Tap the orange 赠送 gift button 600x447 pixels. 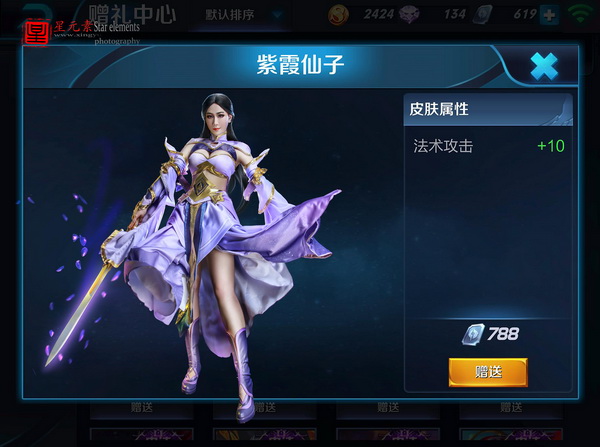pyautogui.click(x=487, y=372)
